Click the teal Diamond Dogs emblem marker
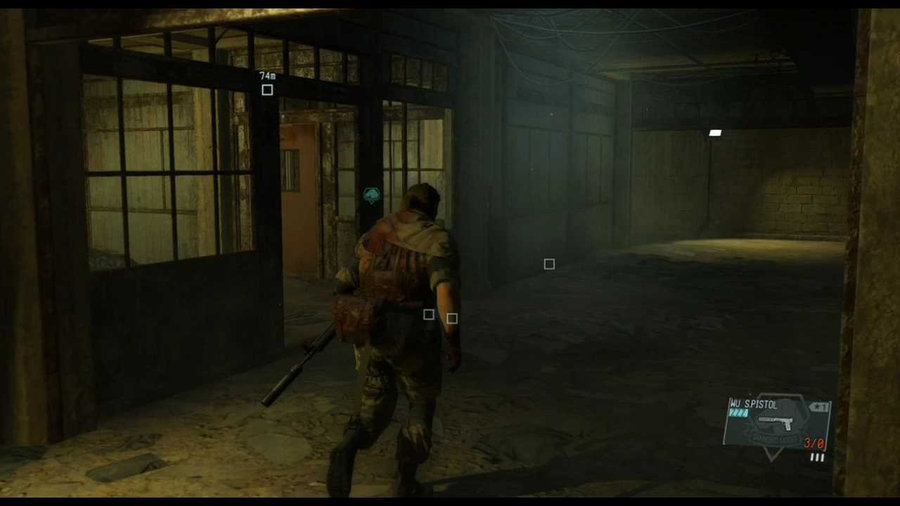The image size is (900, 506). [x=373, y=194]
